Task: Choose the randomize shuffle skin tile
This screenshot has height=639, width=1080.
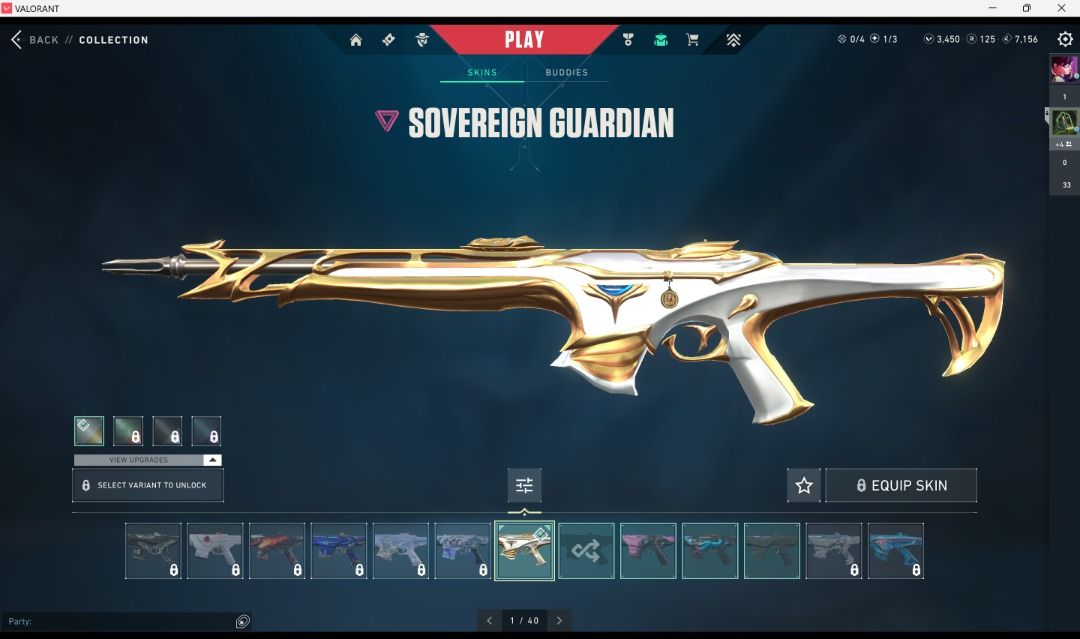Action: (x=586, y=551)
